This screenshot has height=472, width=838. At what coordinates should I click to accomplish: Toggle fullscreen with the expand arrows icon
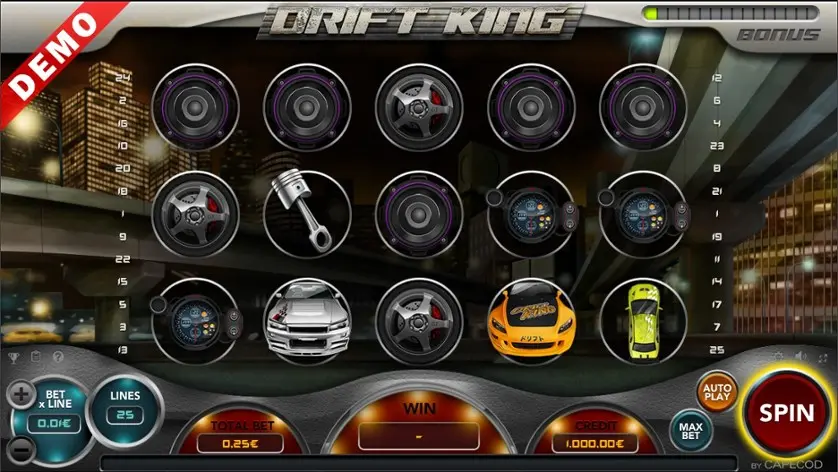pyautogui.click(x=821, y=357)
